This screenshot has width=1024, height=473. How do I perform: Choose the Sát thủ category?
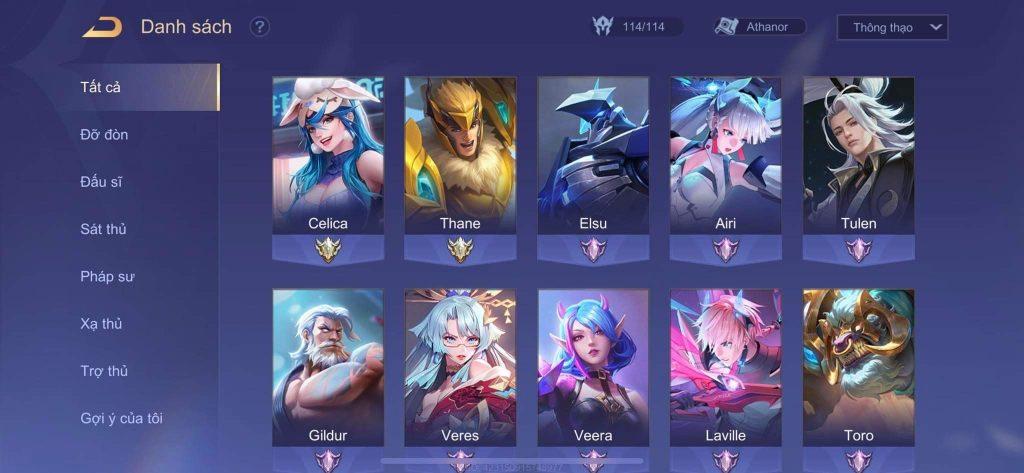pyautogui.click(x=103, y=229)
